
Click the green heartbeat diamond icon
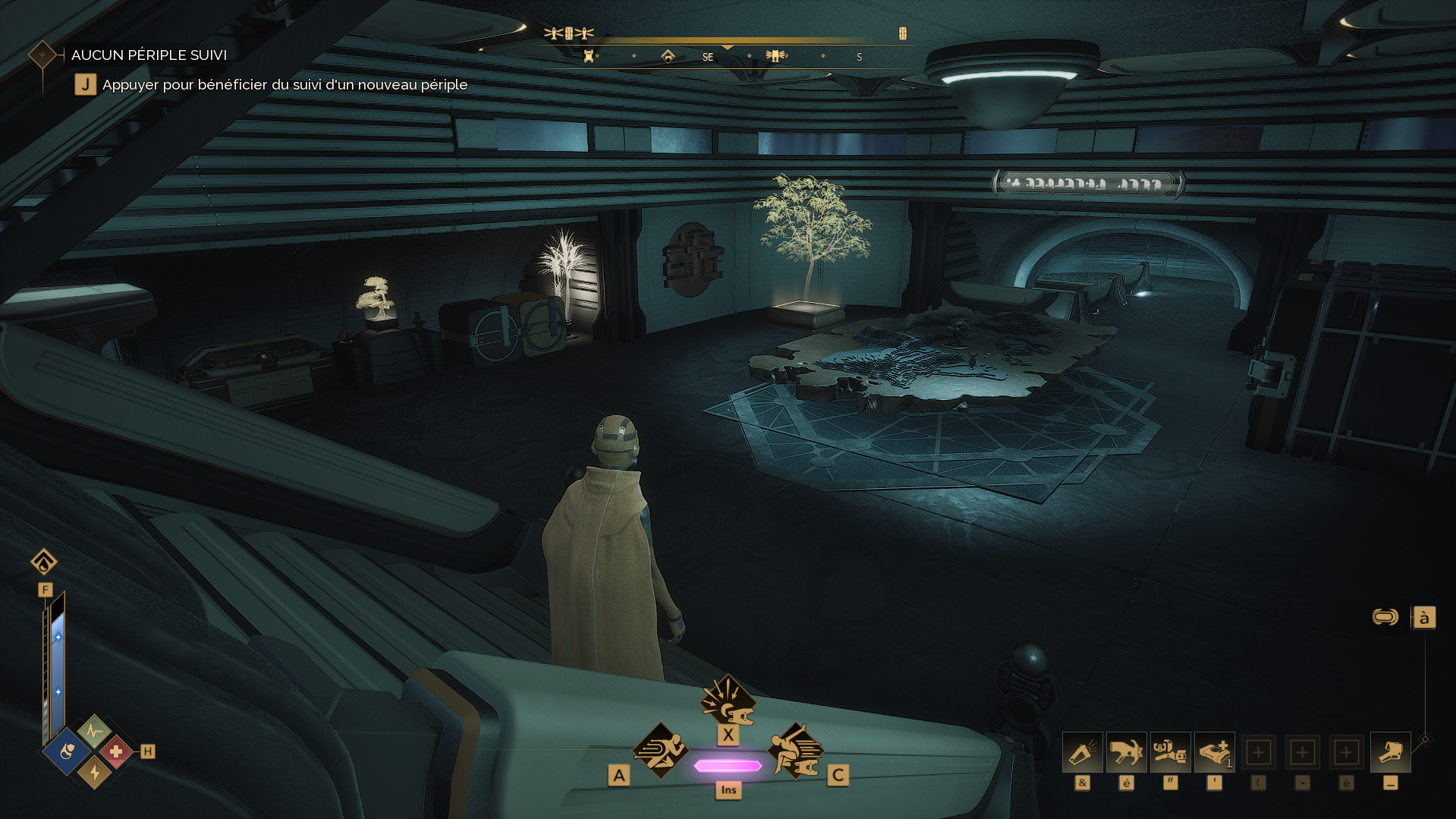click(94, 732)
